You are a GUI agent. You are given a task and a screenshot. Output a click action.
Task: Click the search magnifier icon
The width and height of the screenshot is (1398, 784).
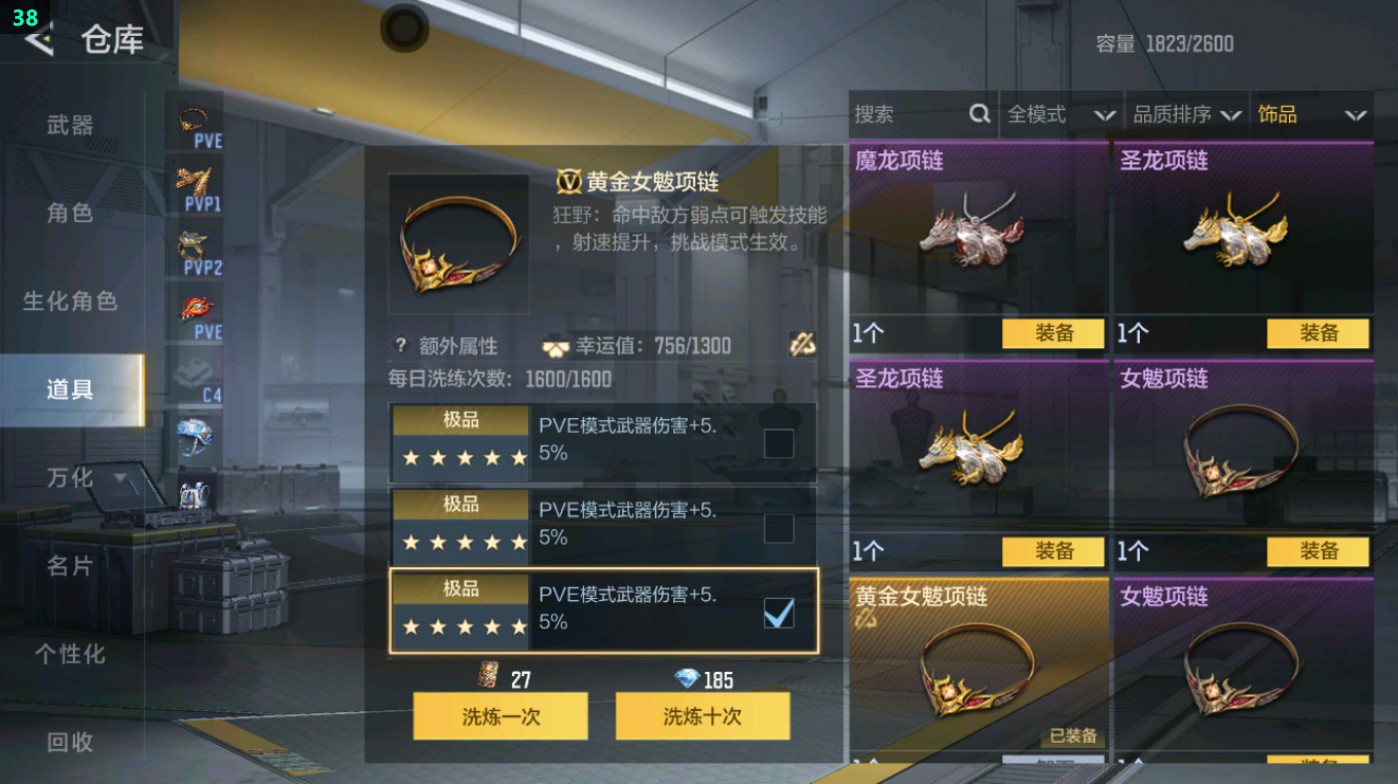point(978,114)
